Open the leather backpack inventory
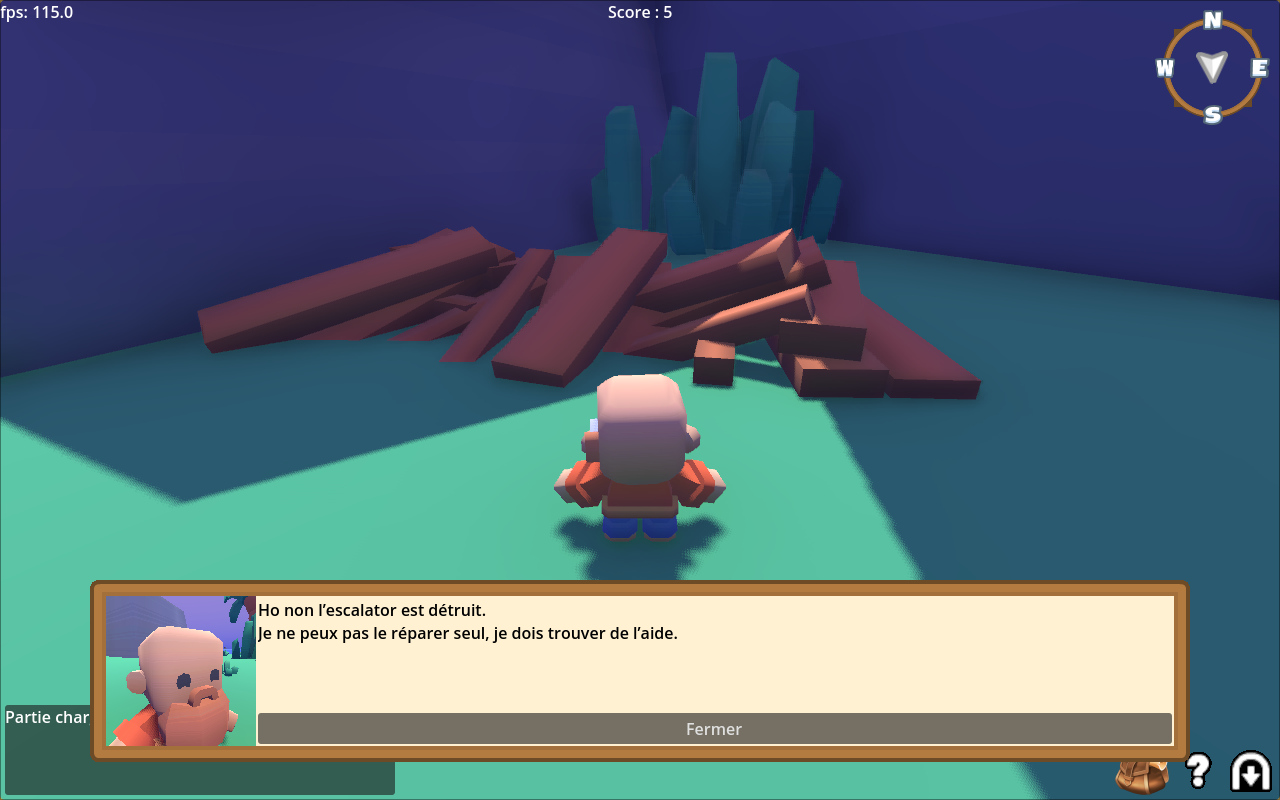 (1142, 776)
